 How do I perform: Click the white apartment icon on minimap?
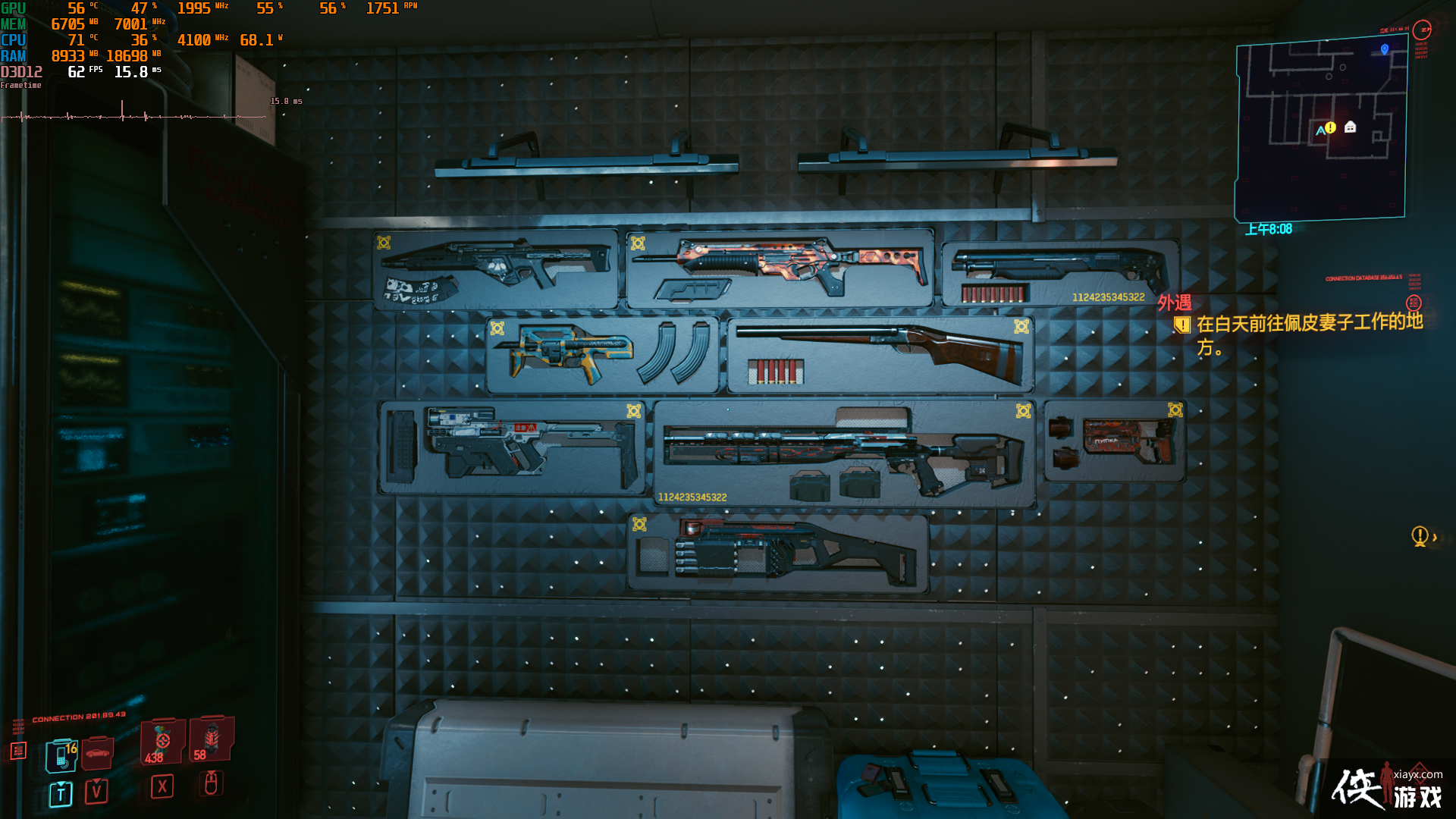click(x=1350, y=127)
